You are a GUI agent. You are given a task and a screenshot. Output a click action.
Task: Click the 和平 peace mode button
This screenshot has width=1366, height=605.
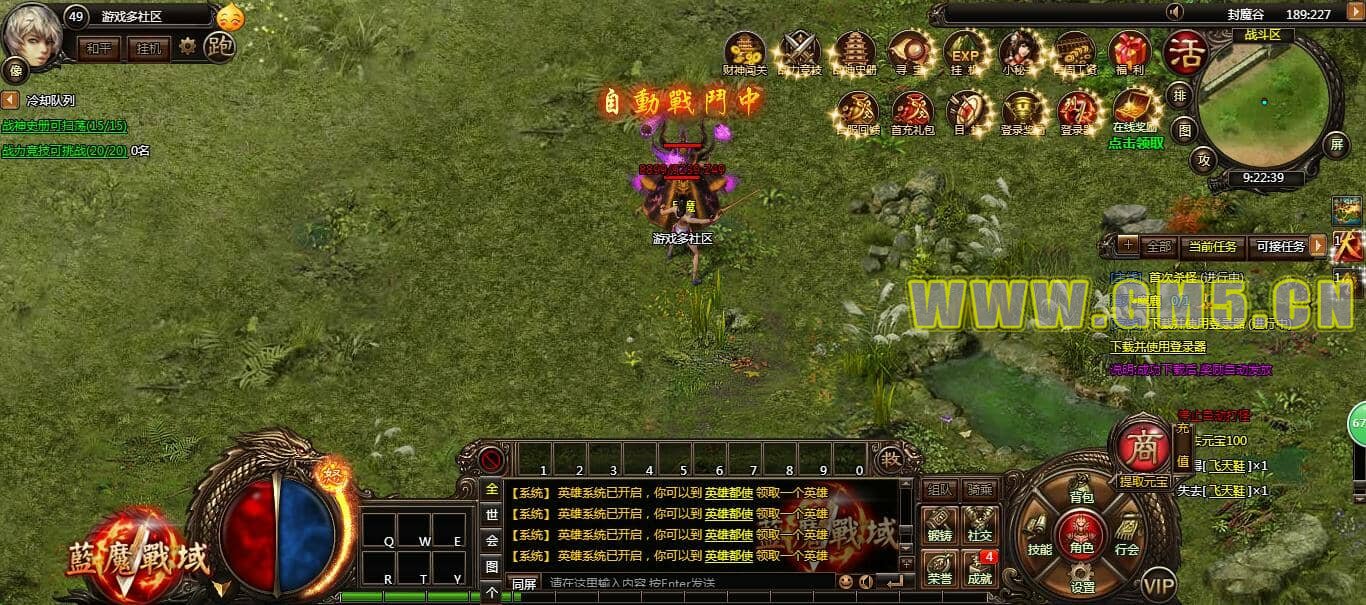99,48
